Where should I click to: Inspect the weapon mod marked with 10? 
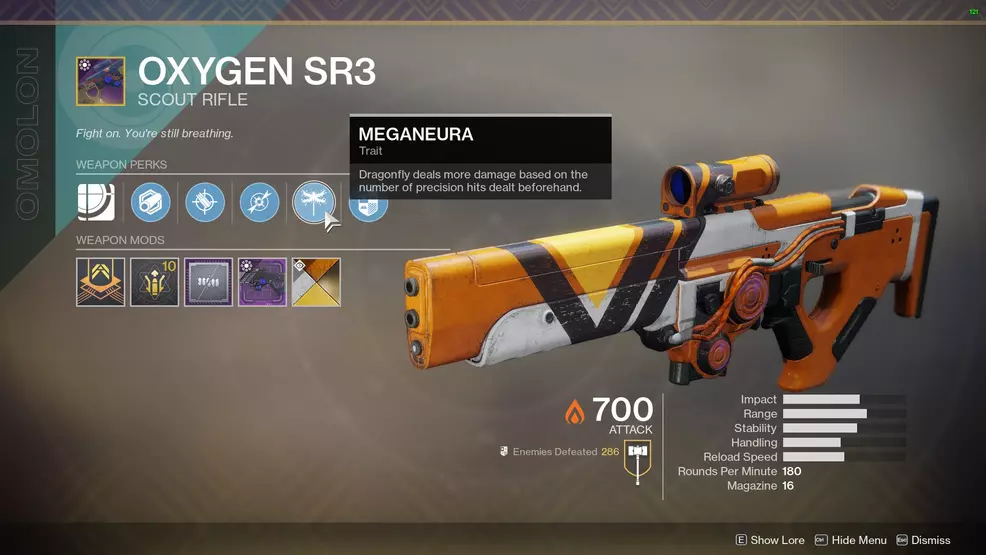[155, 282]
